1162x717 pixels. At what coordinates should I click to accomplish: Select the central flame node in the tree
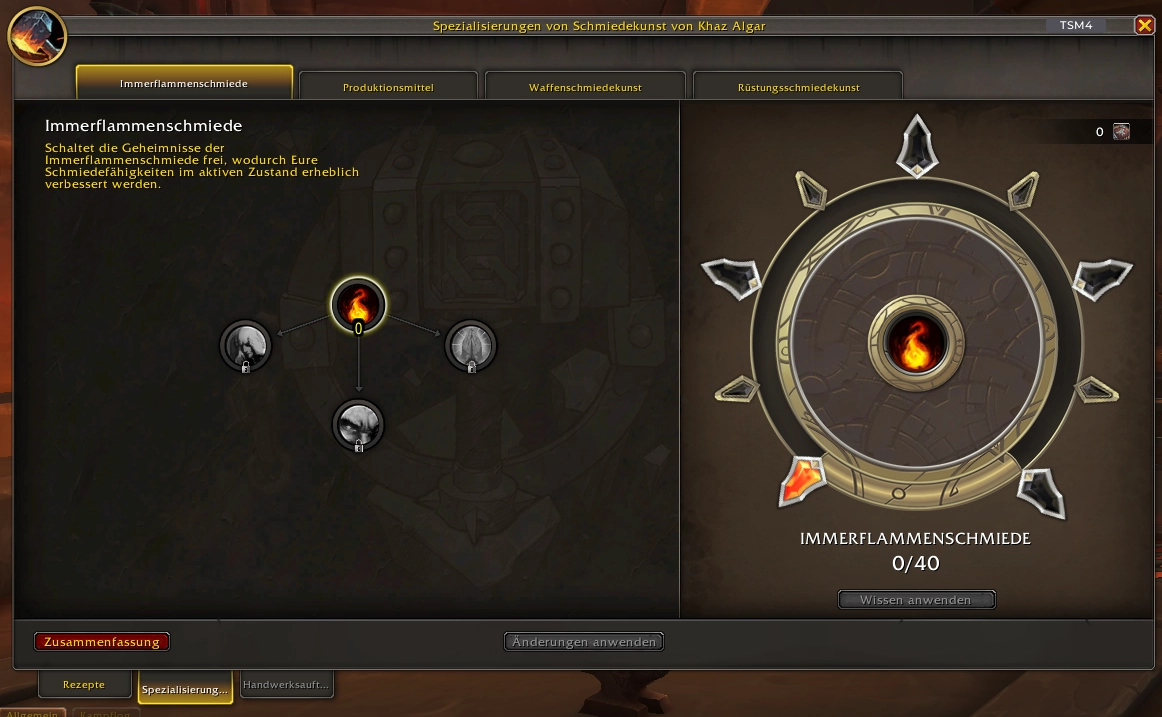click(358, 302)
